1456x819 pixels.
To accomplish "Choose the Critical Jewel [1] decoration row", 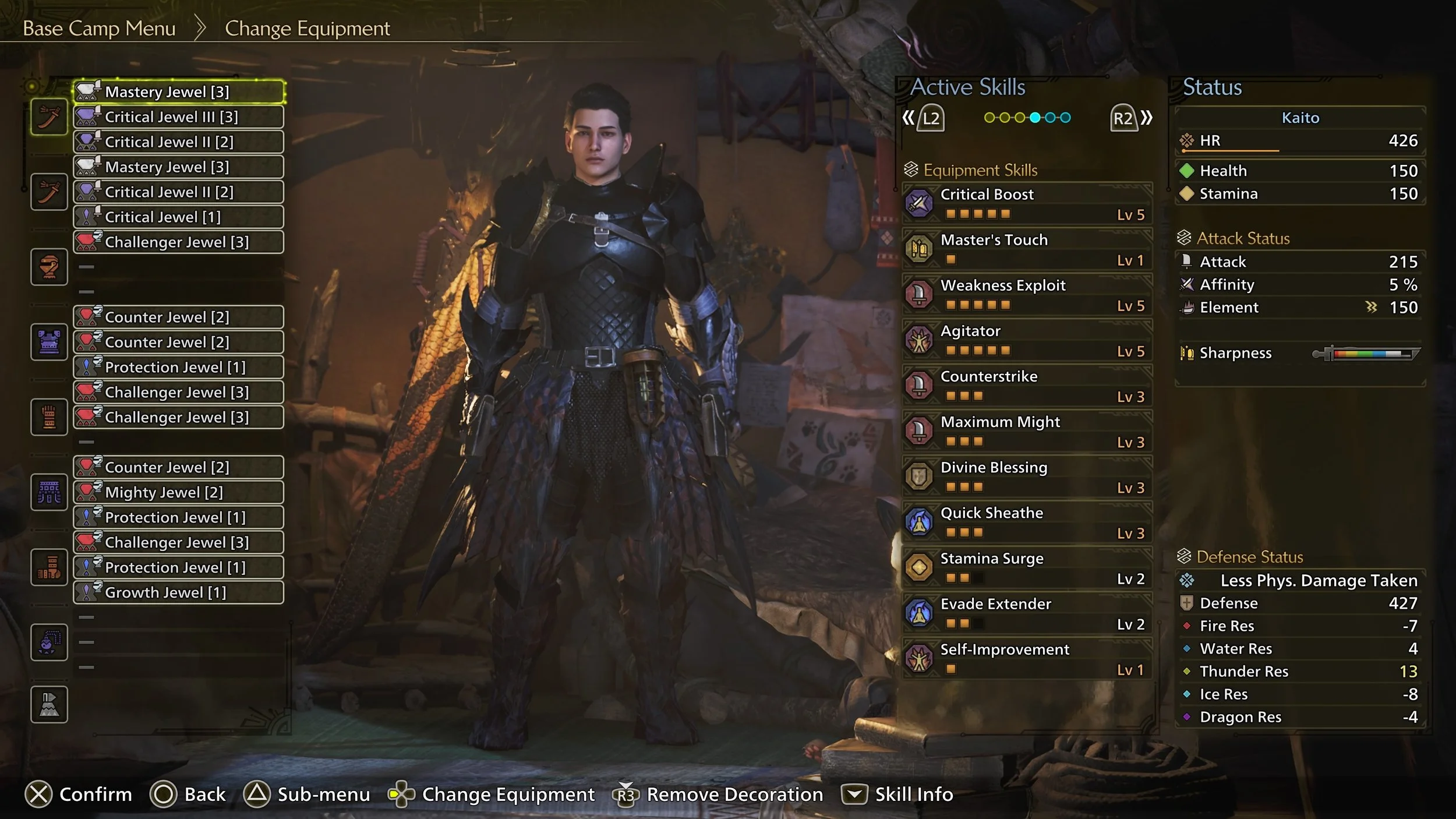I will point(178,217).
